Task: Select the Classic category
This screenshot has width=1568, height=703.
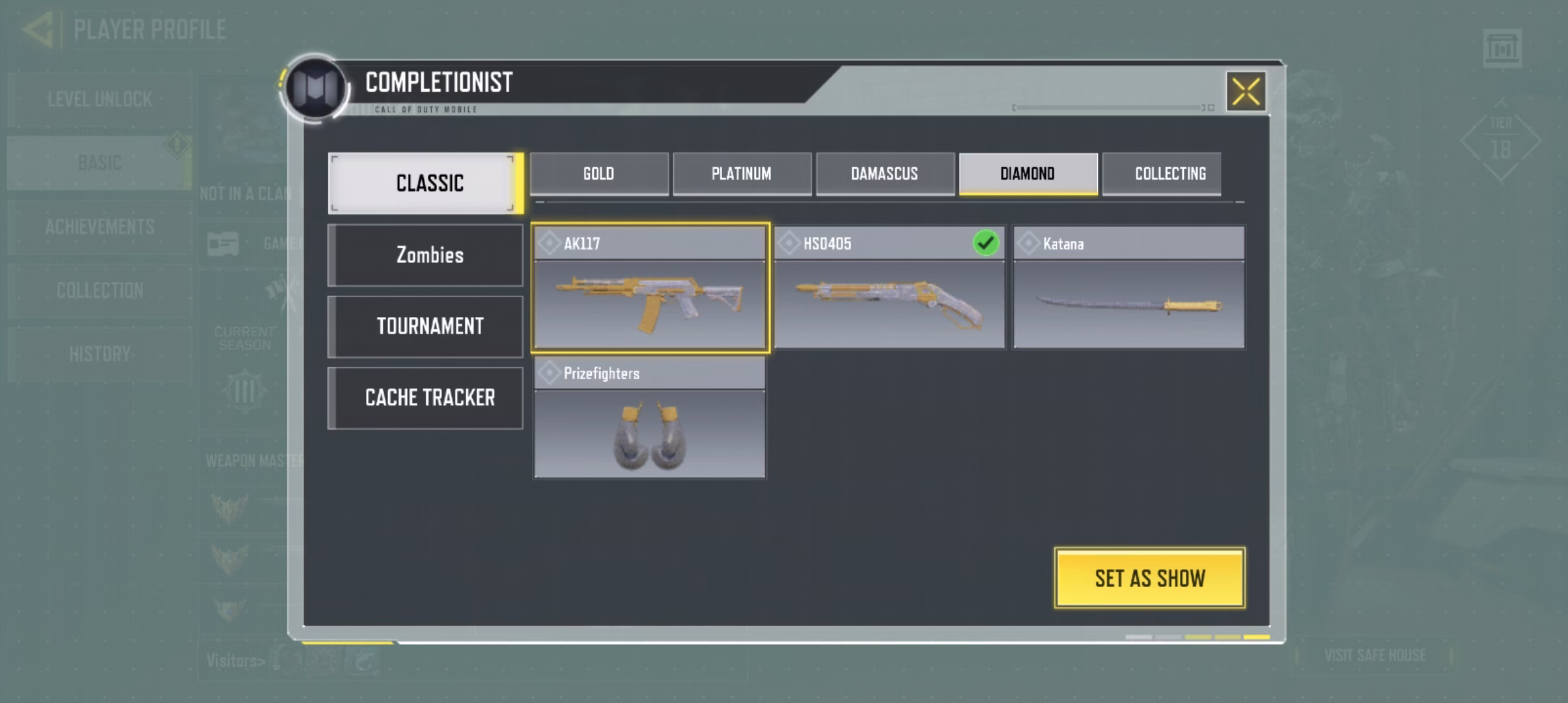Action: point(426,183)
